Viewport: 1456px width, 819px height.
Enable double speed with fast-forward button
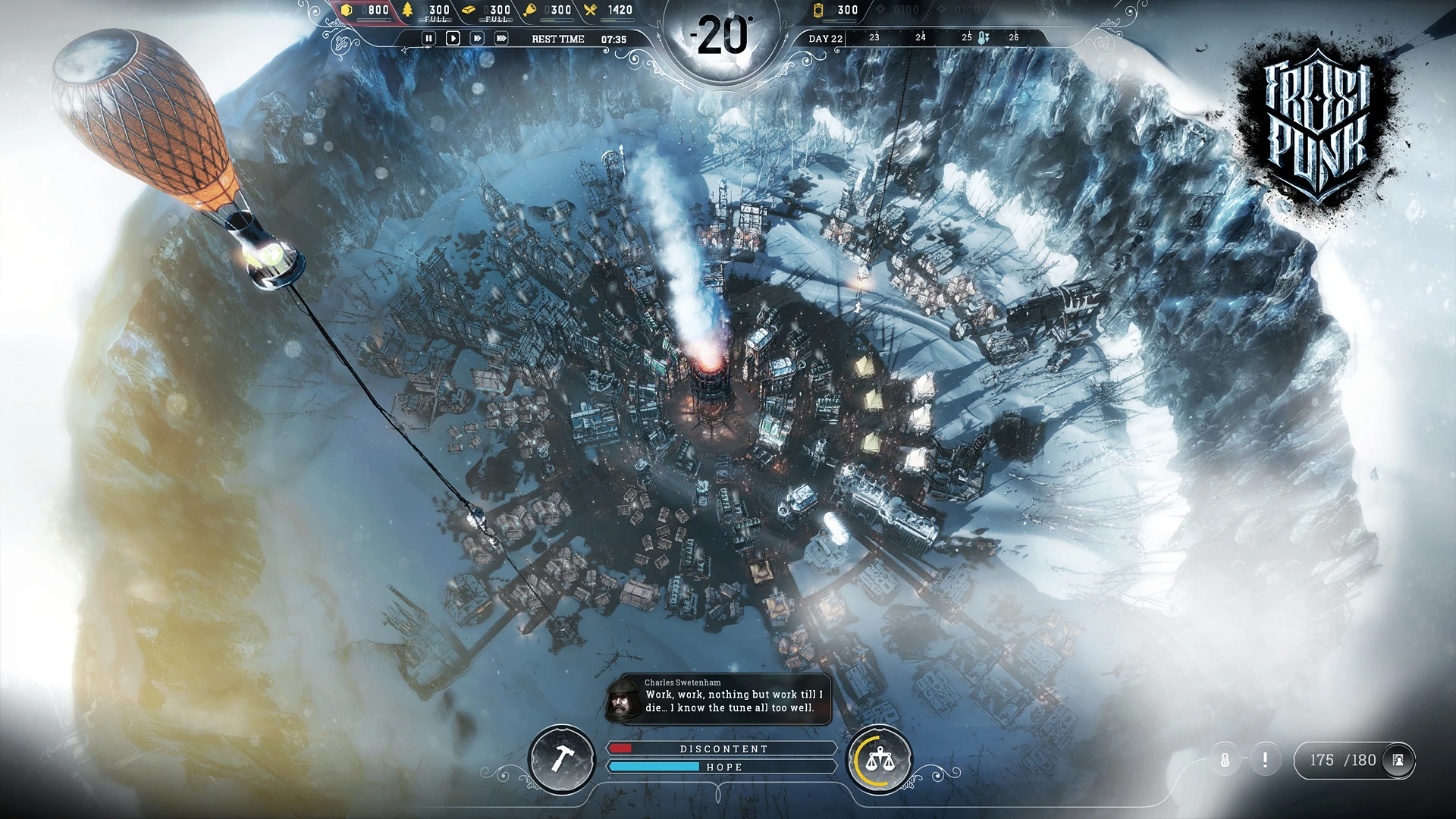pos(478,38)
